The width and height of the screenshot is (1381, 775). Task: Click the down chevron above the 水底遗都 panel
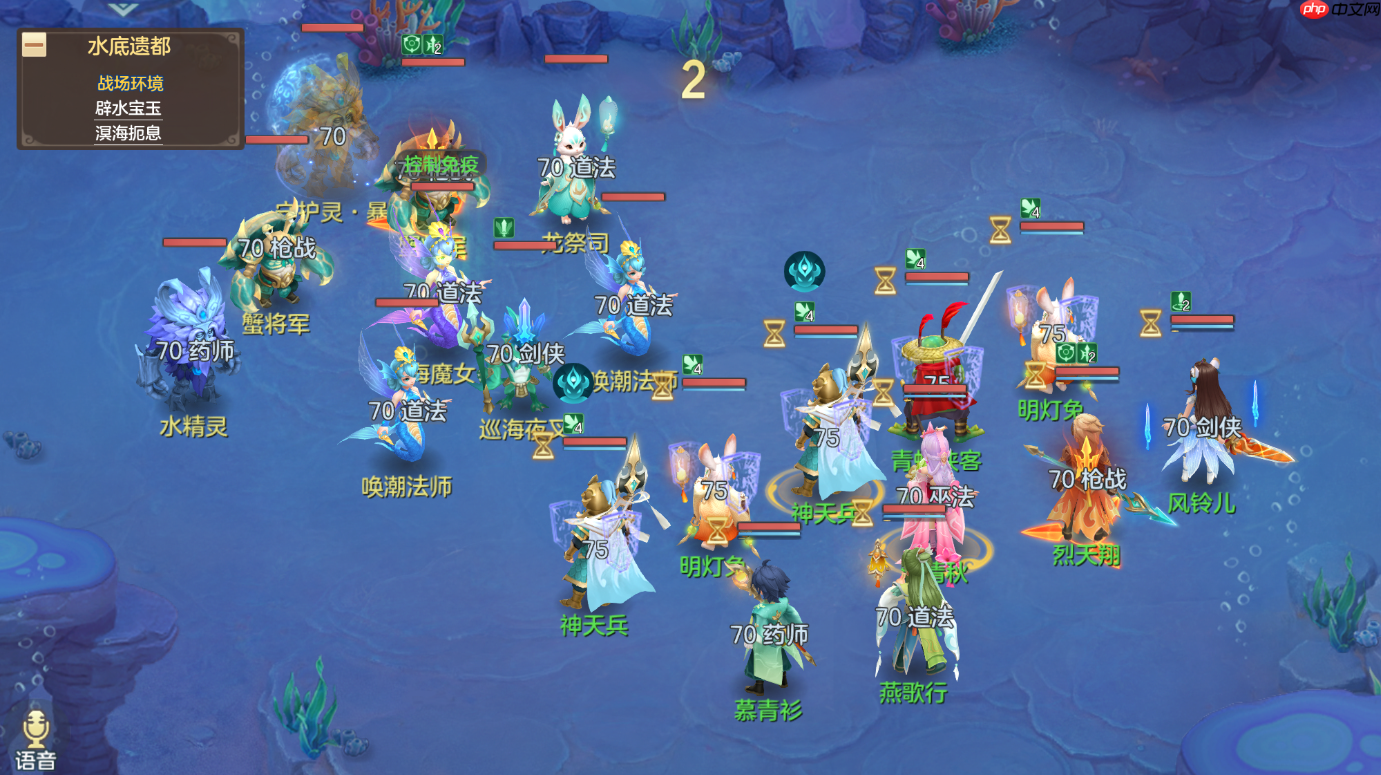pyautogui.click(x=123, y=9)
